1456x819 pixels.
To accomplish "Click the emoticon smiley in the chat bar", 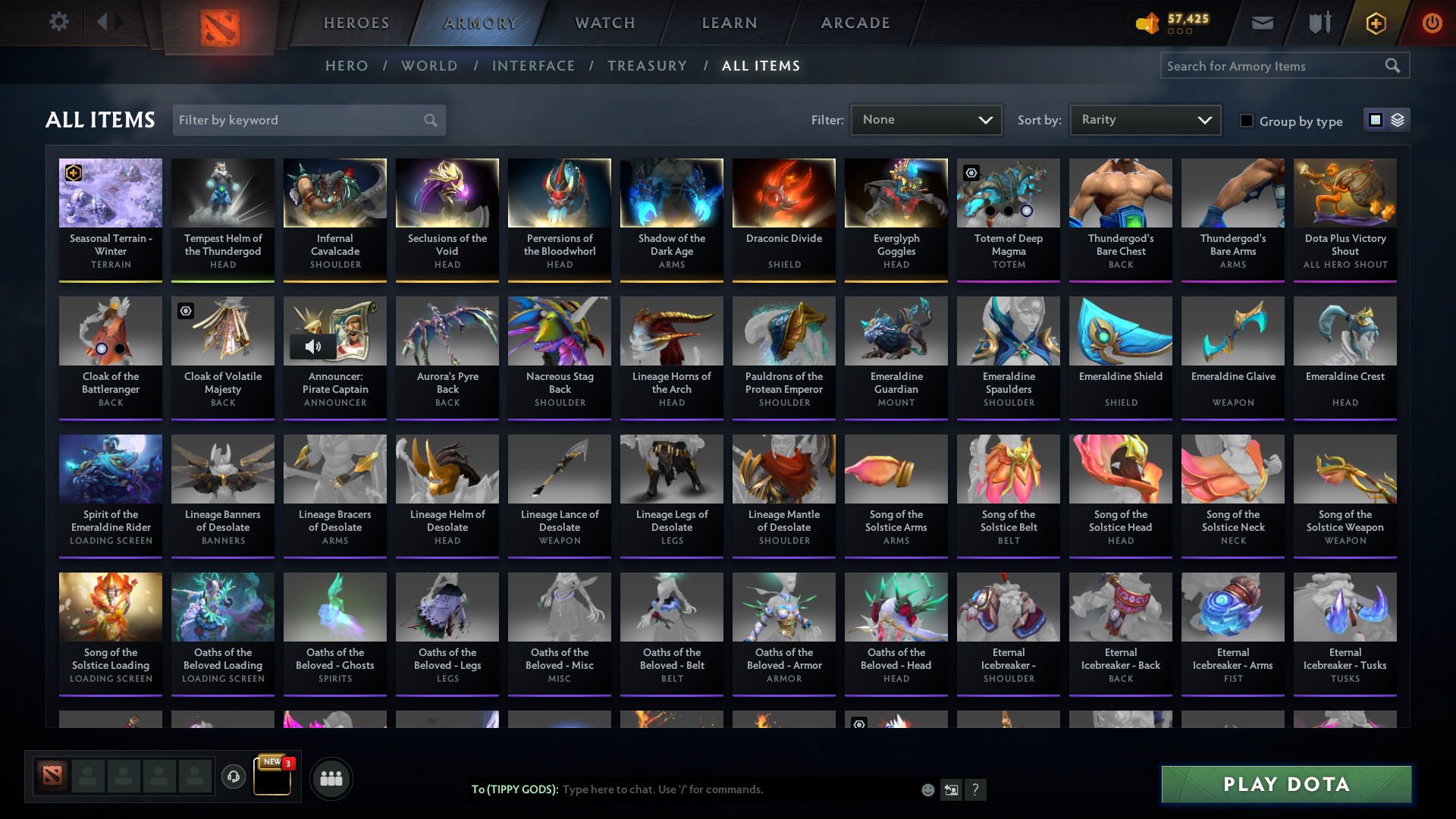I will (x=927, y=789).
